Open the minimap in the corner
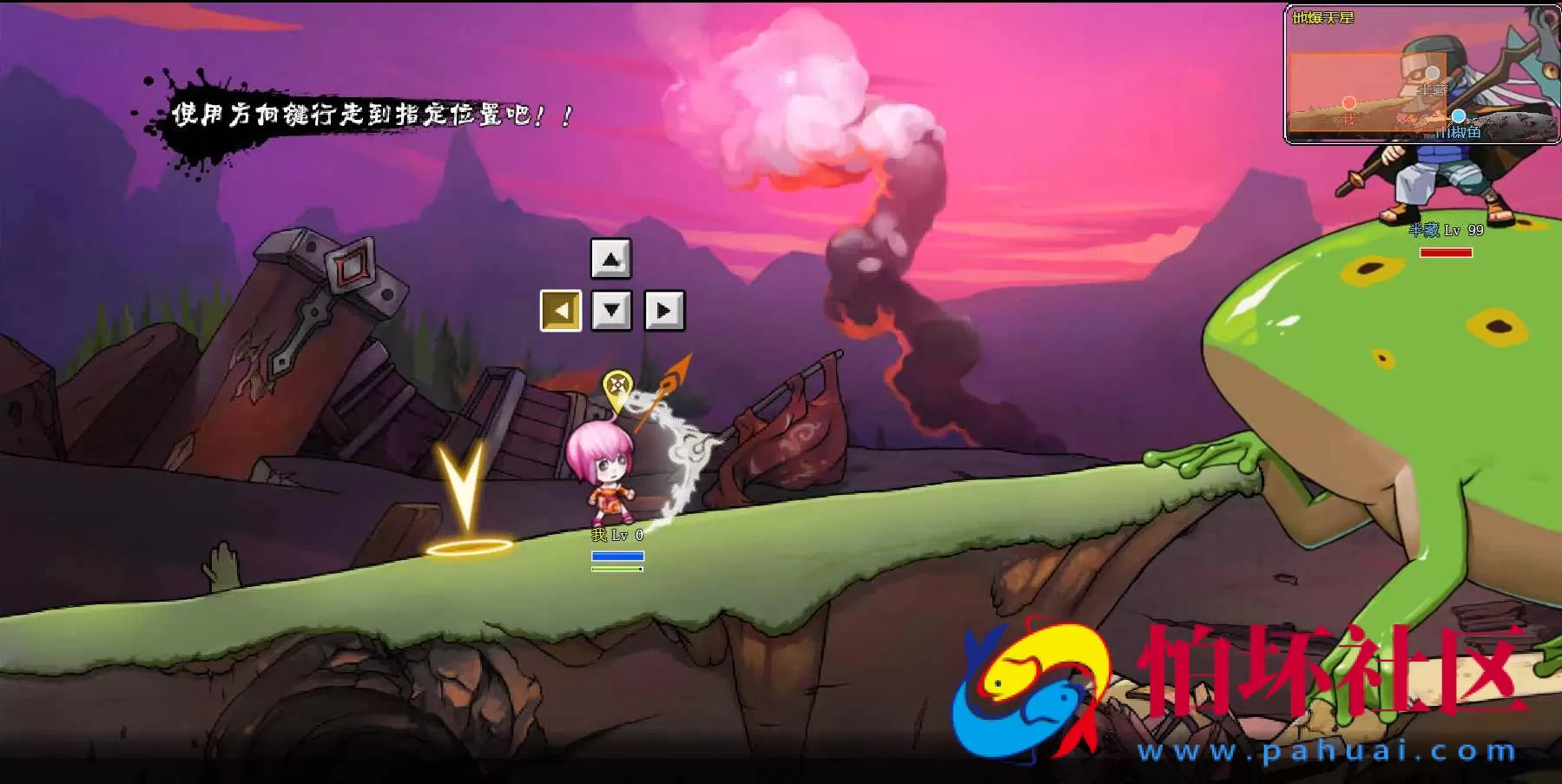Image resolution: width=1562 pixels, height=784 pixels. tap(1420, 75)
